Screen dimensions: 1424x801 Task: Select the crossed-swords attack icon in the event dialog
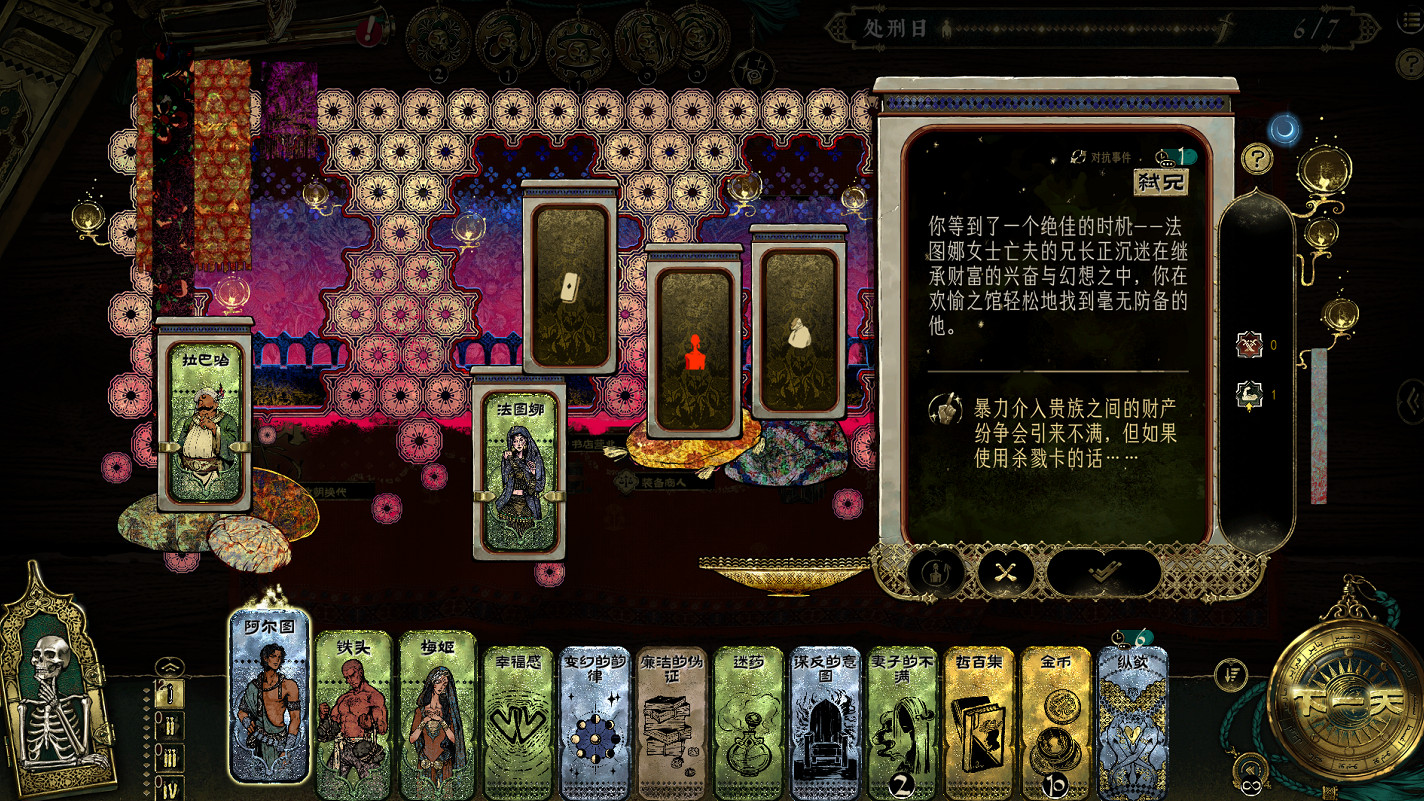pos(1004,572)
